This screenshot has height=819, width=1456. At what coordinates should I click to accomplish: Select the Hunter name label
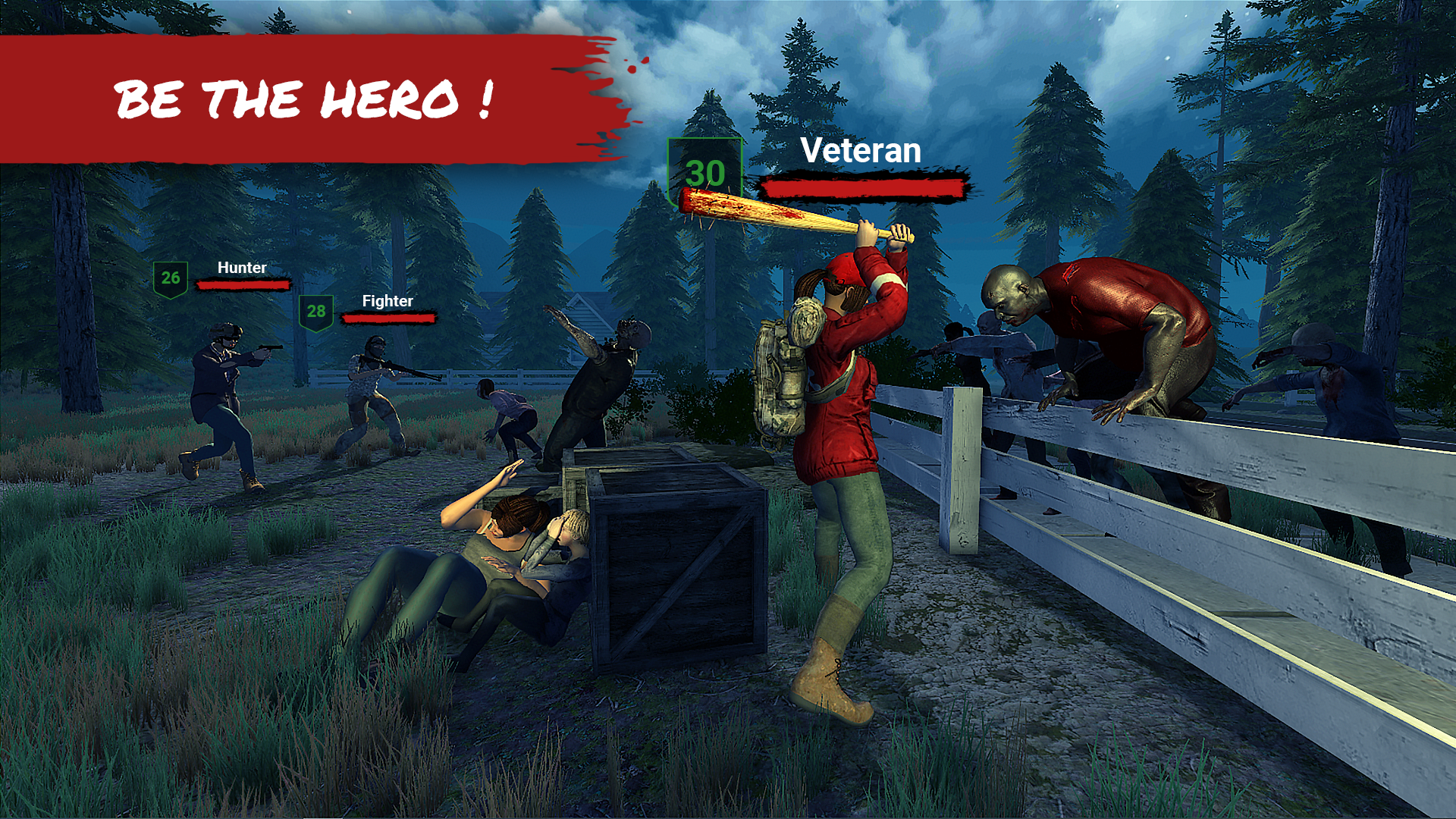tap(240, 268)
